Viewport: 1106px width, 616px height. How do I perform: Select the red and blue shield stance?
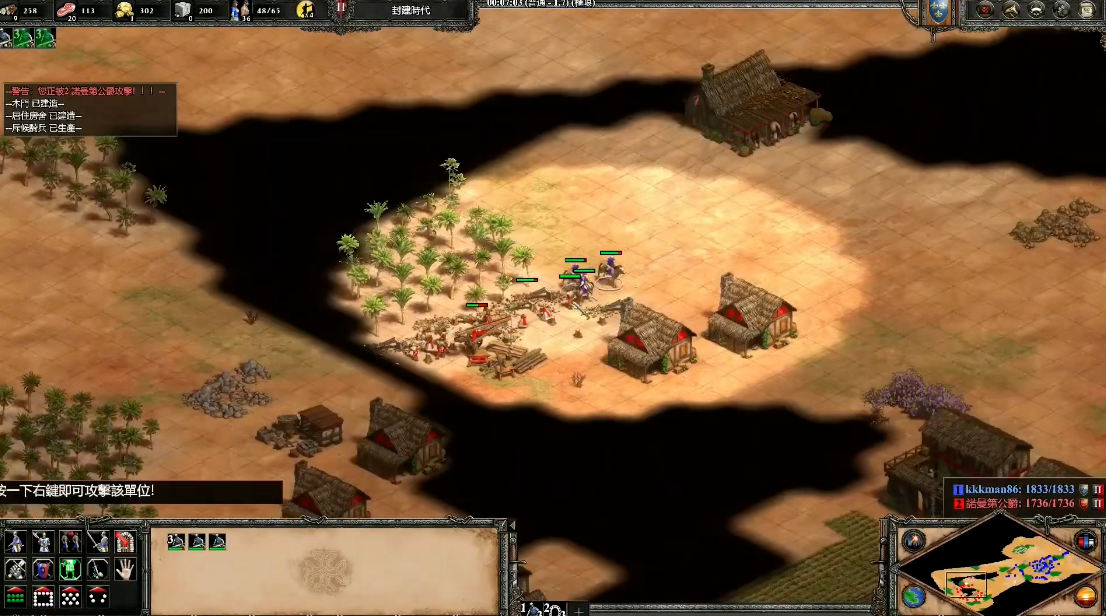point(43,570)
